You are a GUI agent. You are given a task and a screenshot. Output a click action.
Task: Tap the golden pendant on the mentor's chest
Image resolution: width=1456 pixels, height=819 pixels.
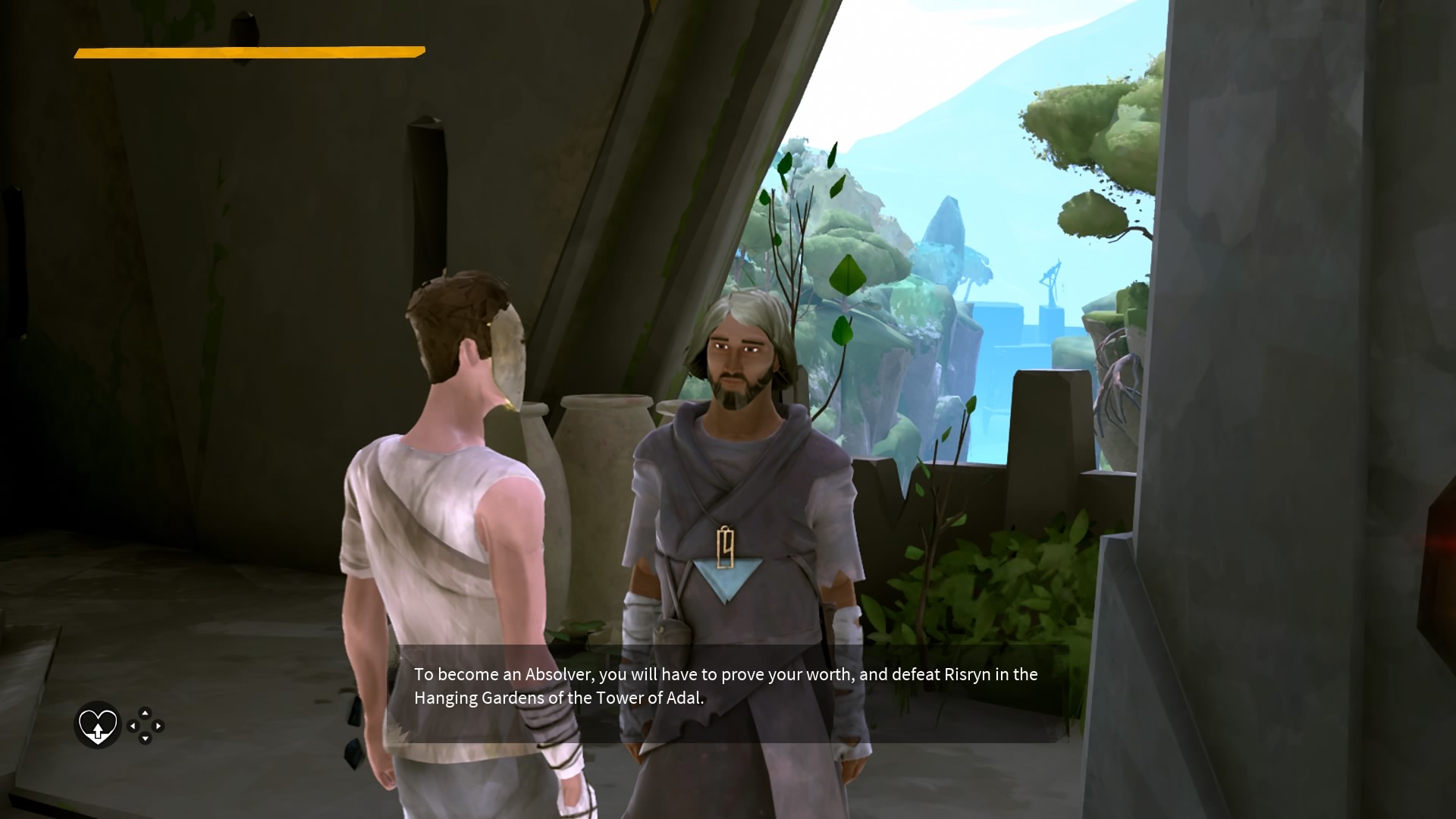(x=726, y=548)
